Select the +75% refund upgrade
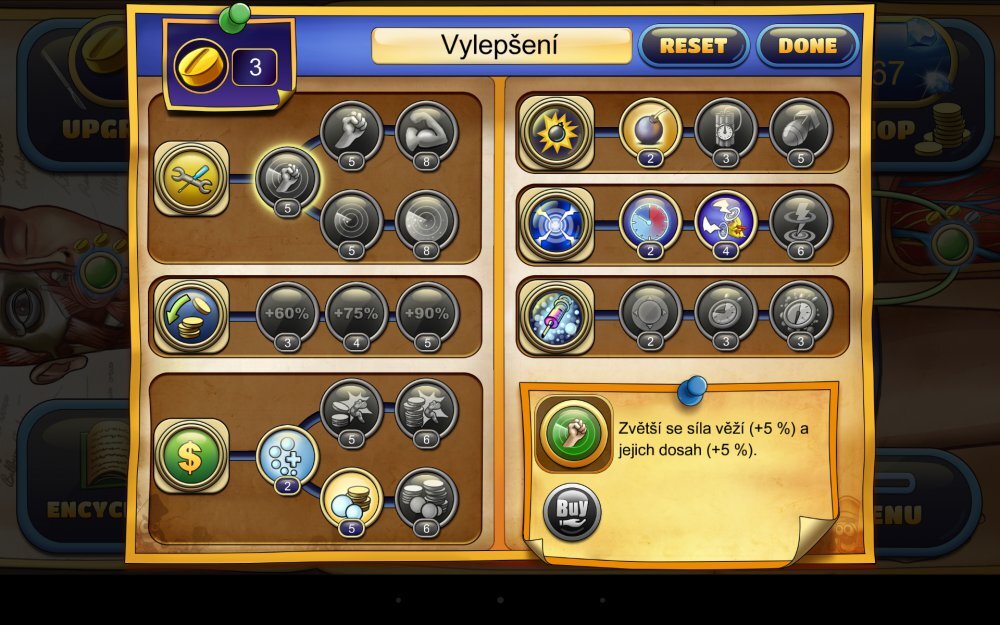This screenshot has height=625, width=1000. pos(357,313)
